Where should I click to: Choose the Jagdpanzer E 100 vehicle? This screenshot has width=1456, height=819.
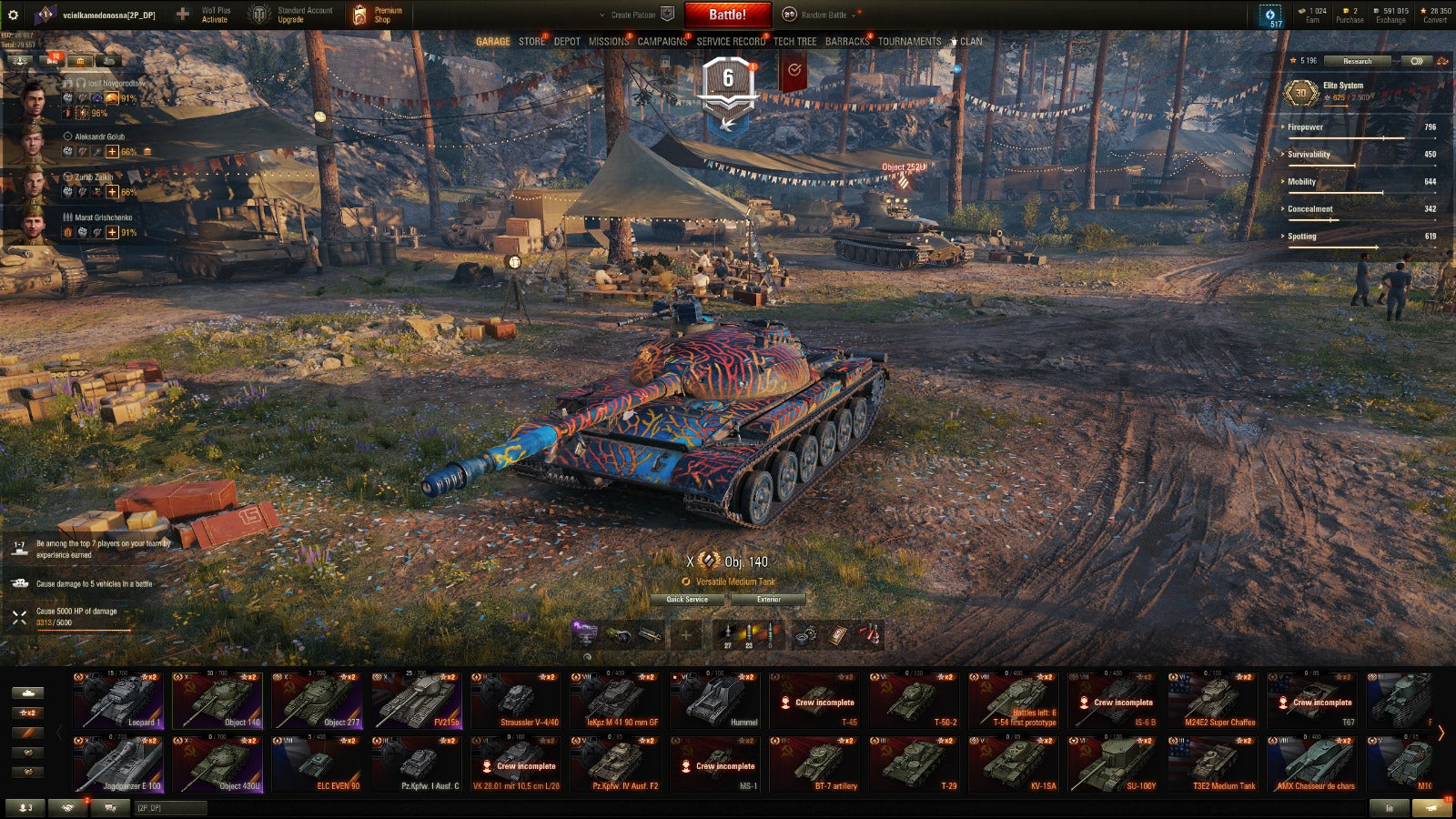click(x=119, y=764)
